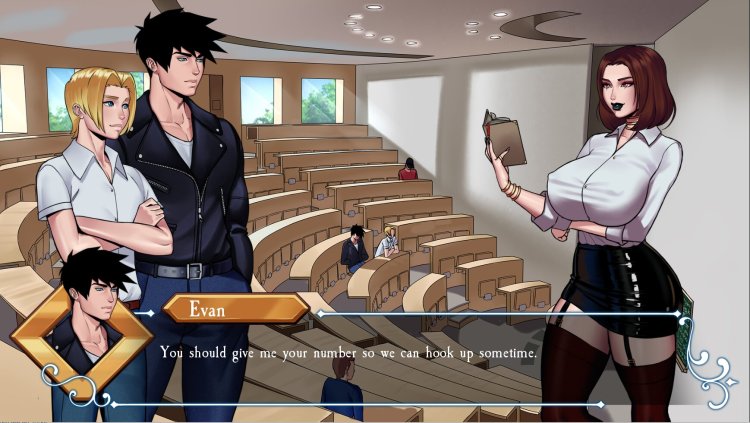The width and height of the screenshot is (750, 423).
Task: Click the Evan speaker name plate
Action: [x=235, y=308]
